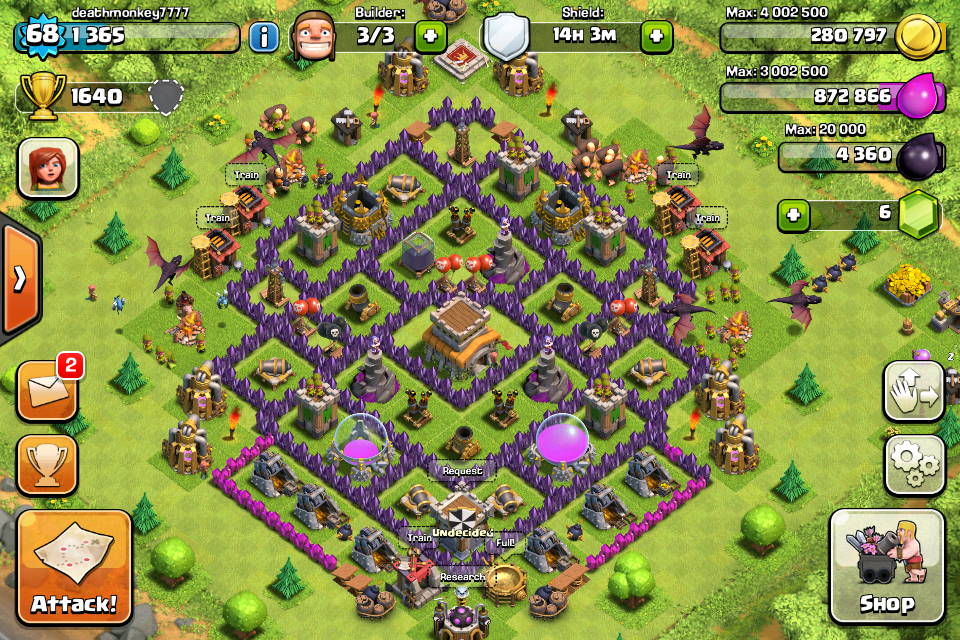Image resolution: width=960 pixels, height=640 pixels.
Task: Open the red-haired villager profile button
Action: [x=47, y=168]
